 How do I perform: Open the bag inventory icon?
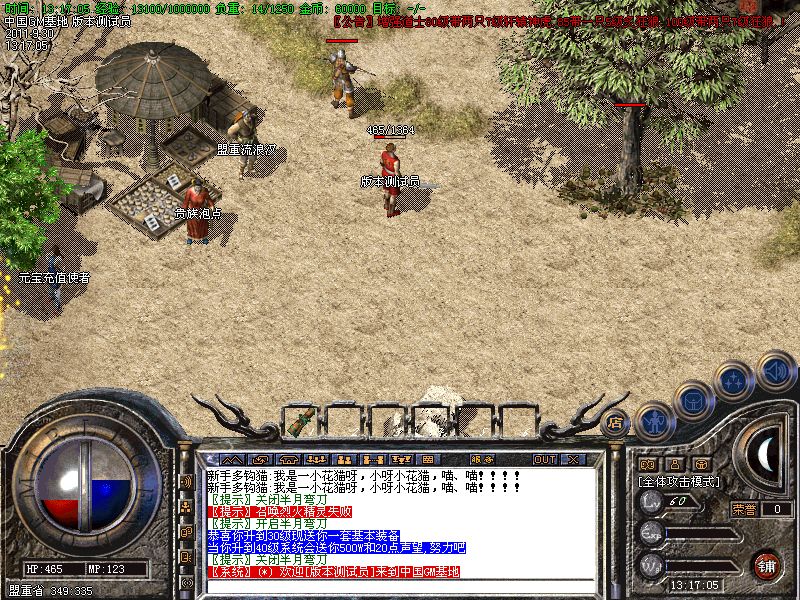(x=693, y=402)
